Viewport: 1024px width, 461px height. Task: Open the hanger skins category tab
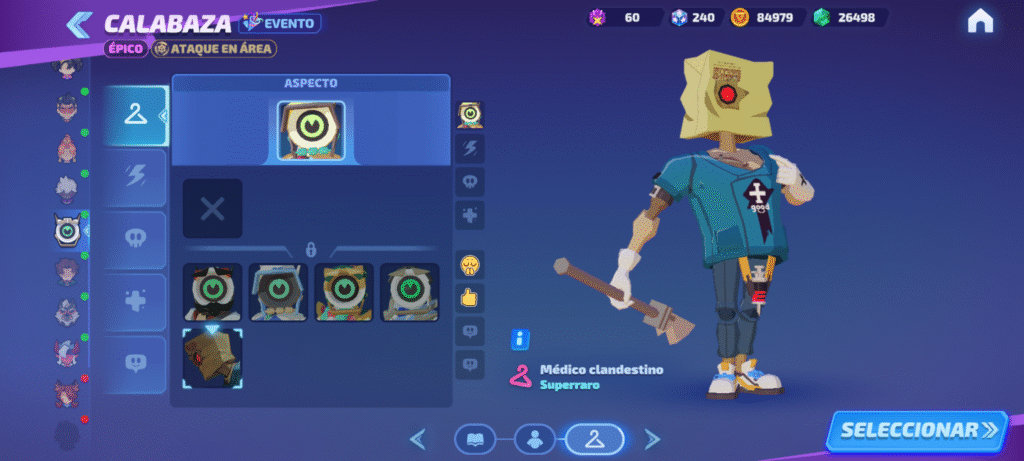coord(135,116)
